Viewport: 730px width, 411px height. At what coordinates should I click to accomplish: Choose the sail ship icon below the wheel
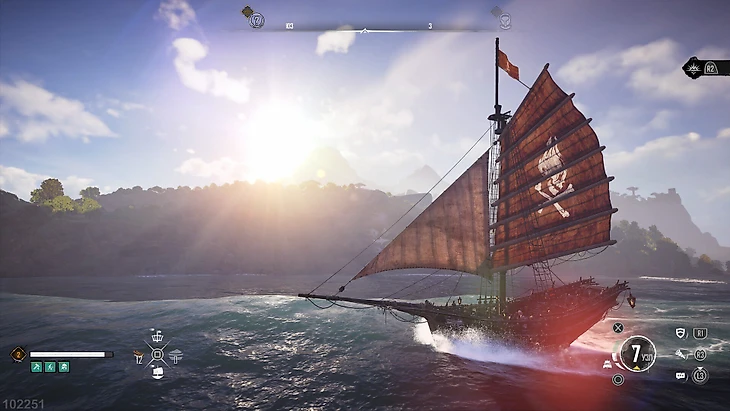pos(157,373)
